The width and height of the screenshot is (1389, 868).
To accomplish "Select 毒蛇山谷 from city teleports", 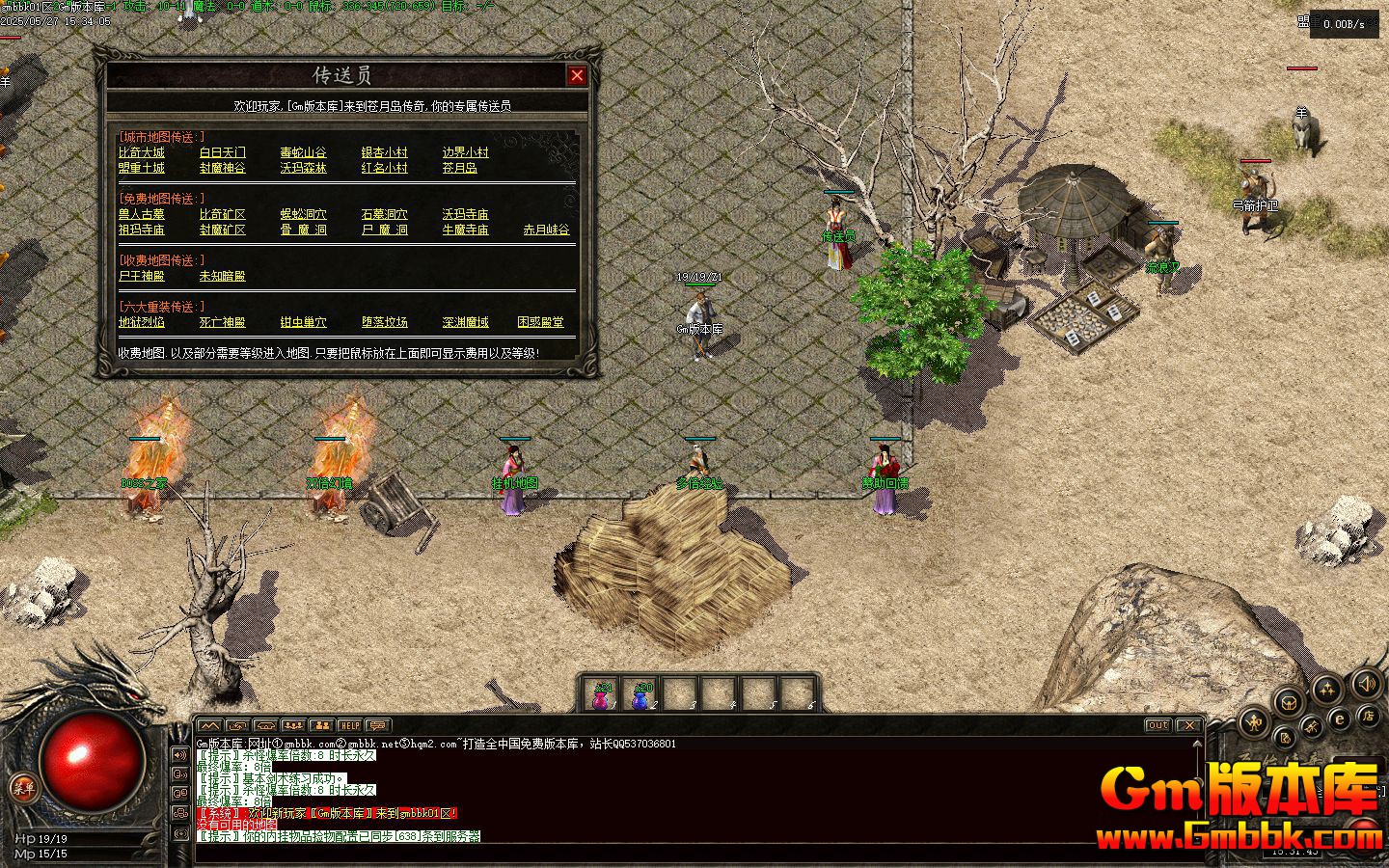I will (304, 152).
